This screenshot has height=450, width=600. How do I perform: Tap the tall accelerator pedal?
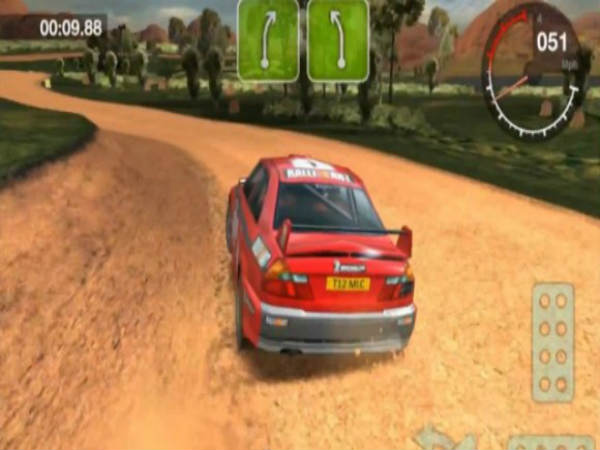pos(552,342)
